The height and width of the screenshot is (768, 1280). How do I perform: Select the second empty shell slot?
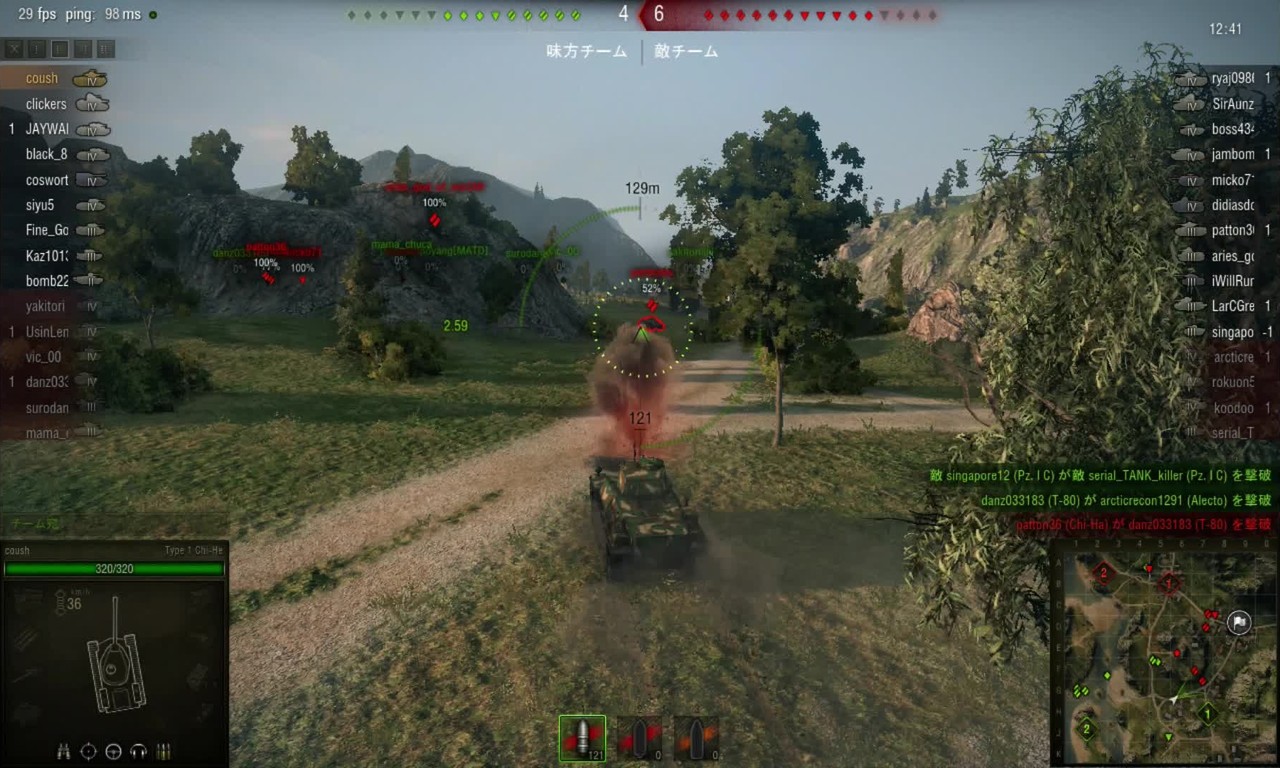(639, 737)
